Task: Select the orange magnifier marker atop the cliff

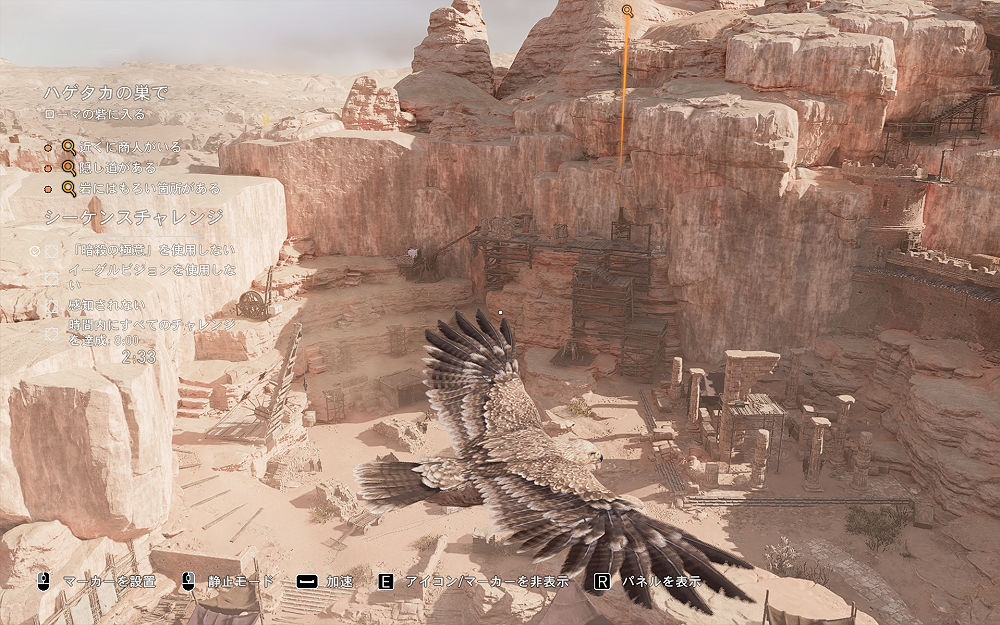Action: 627,11
